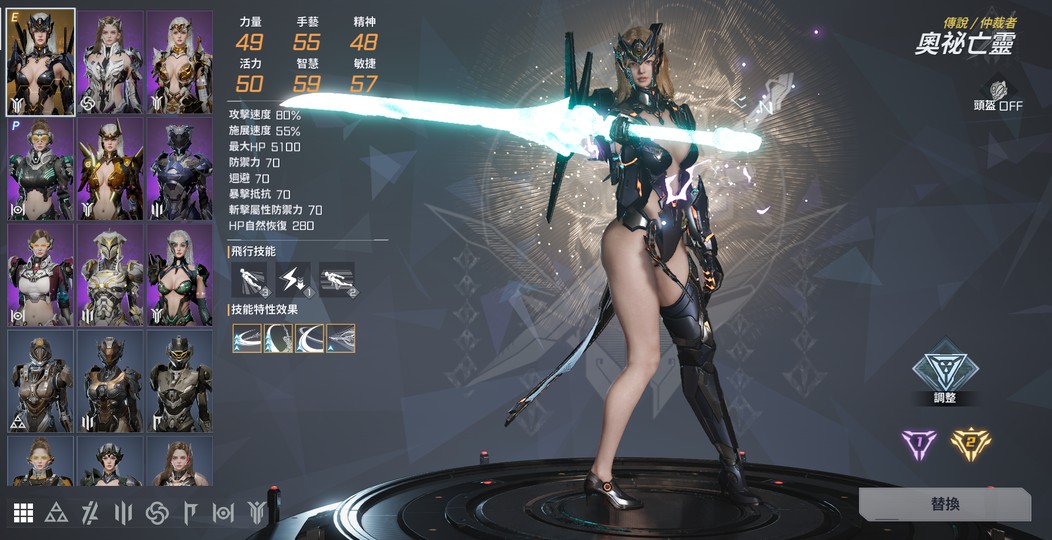
Task: View the first skill trait effect icon
Action: click(x=247, y=338)
